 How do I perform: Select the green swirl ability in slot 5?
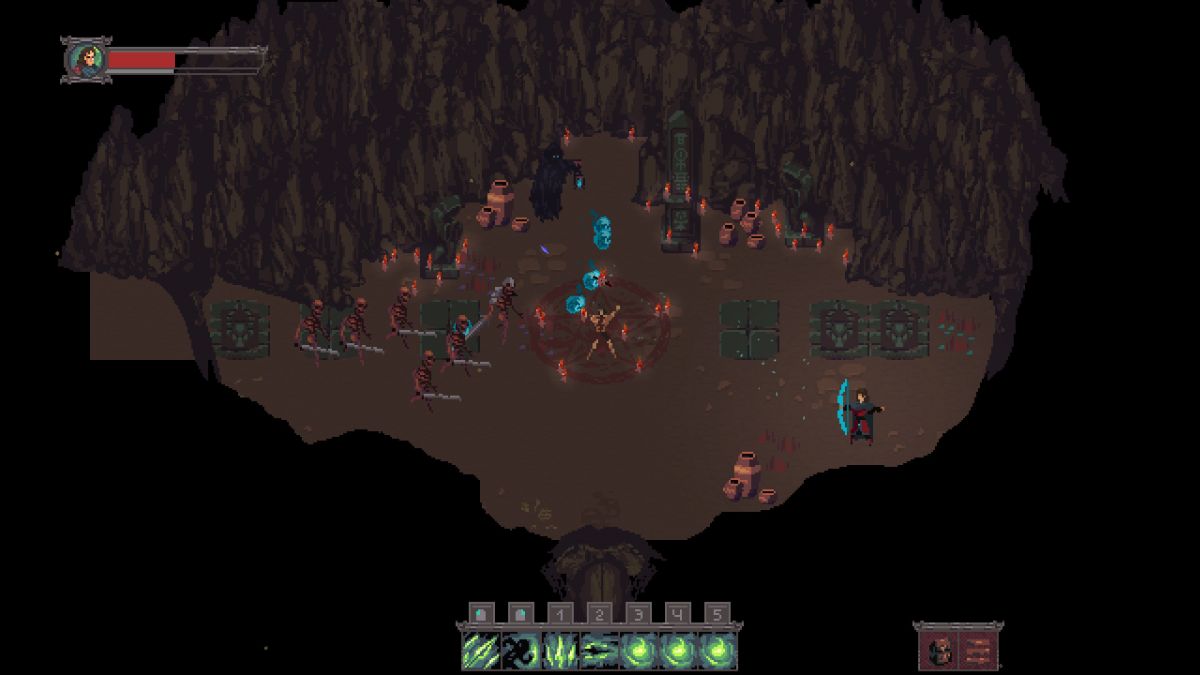coord(717,651)
